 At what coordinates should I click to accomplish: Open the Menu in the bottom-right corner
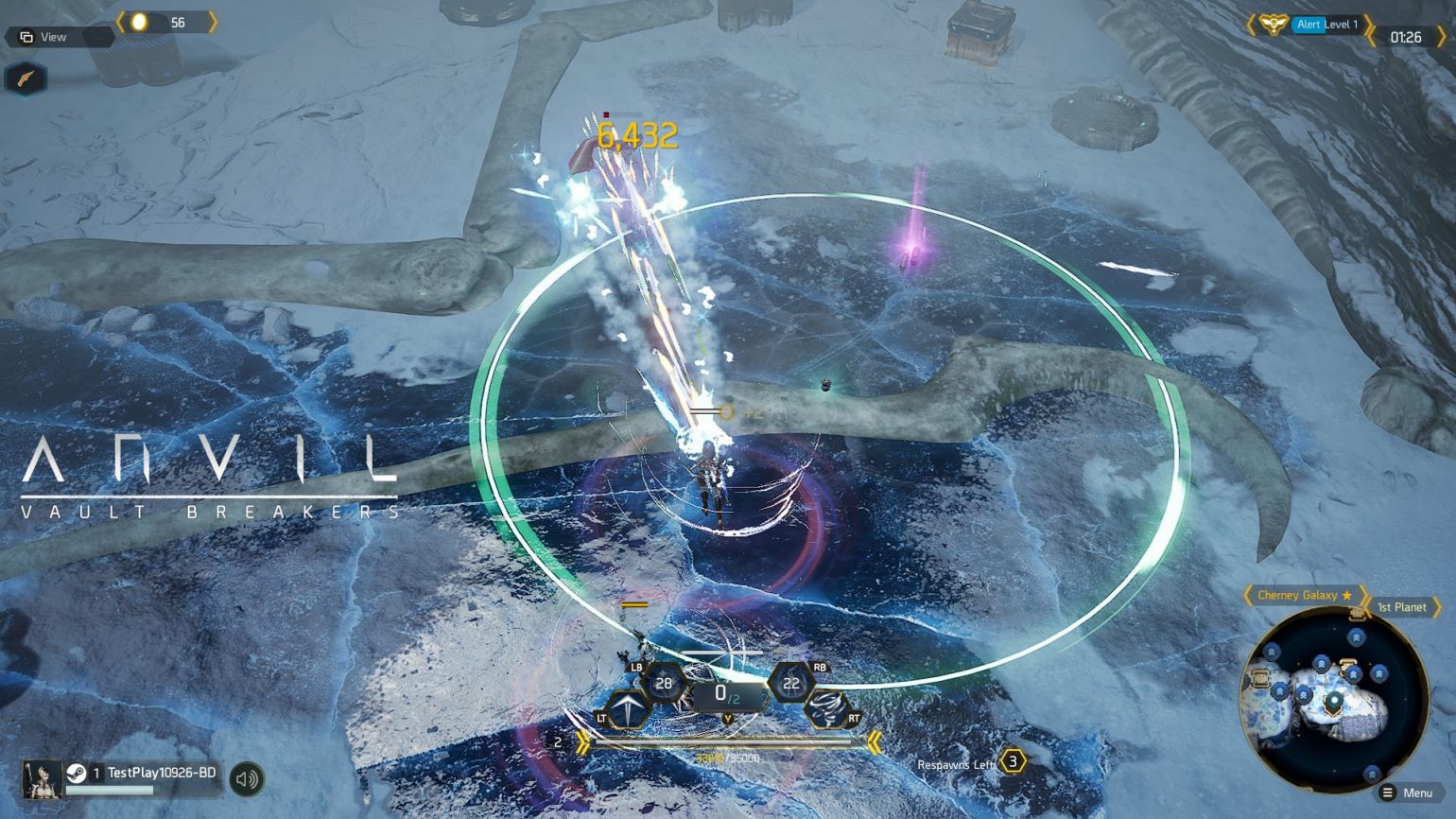pos(1414,794)
